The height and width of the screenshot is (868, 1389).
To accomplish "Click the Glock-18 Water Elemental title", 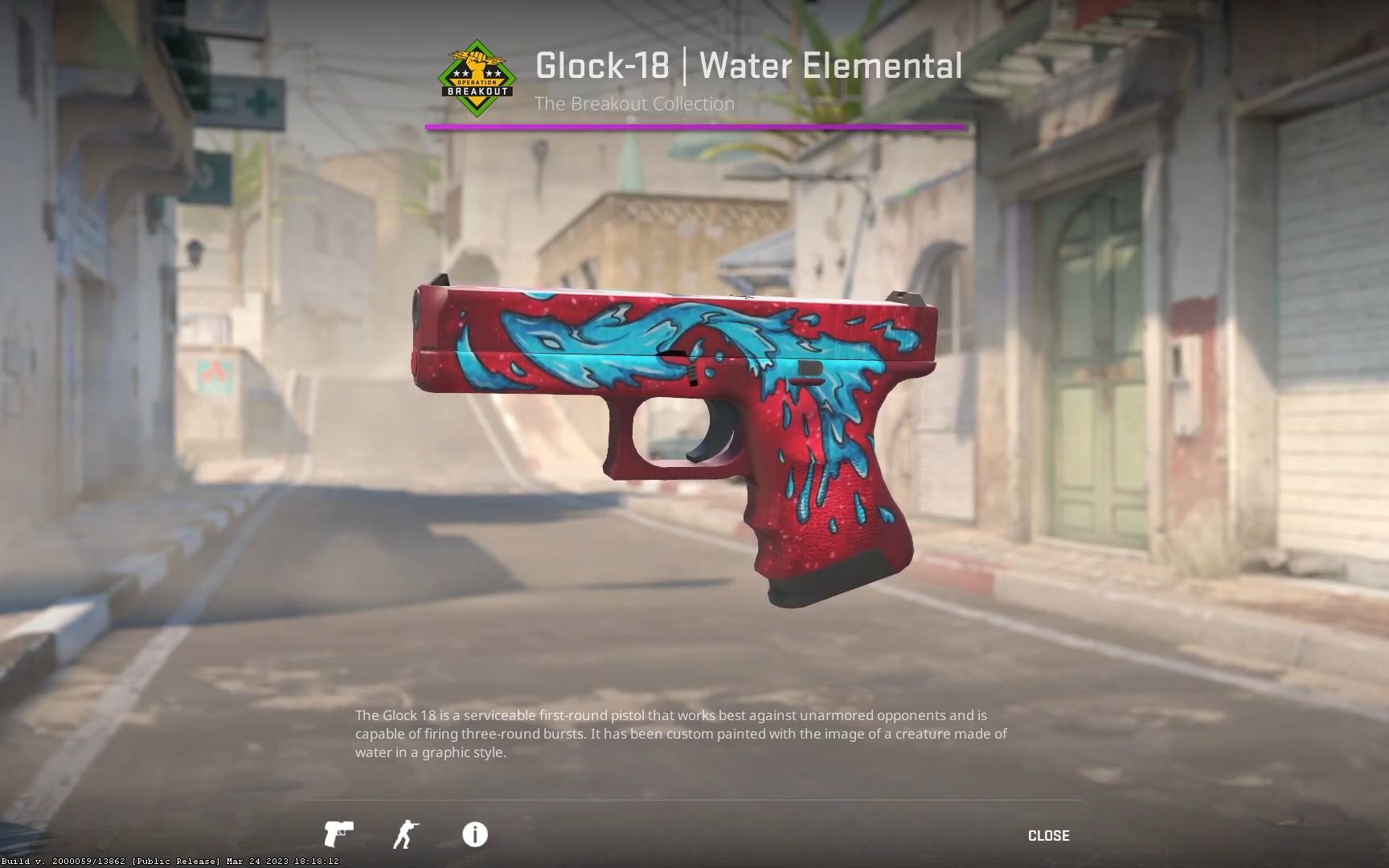I will pos(748,66).
